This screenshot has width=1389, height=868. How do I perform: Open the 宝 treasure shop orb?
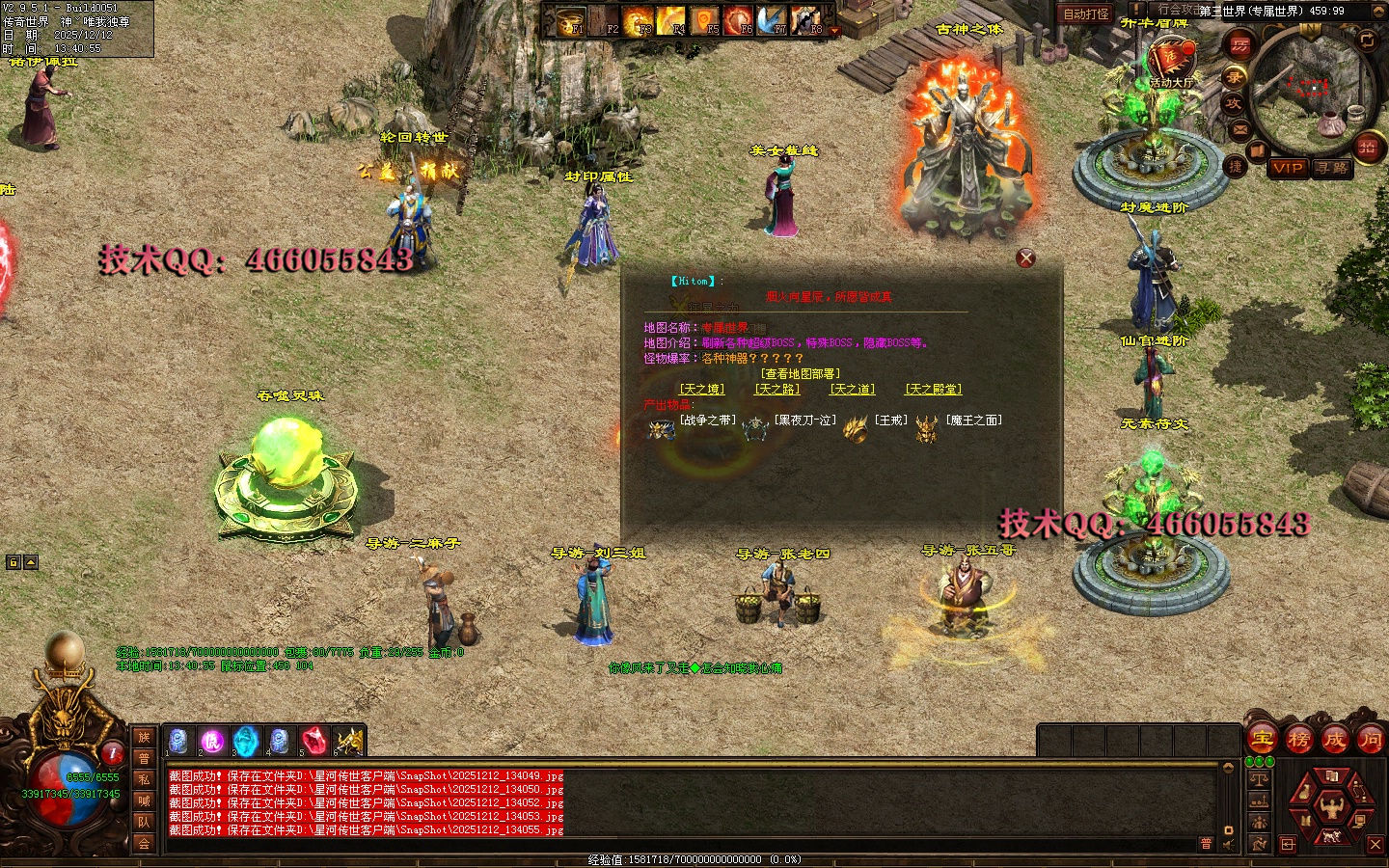pos(1262,740)
